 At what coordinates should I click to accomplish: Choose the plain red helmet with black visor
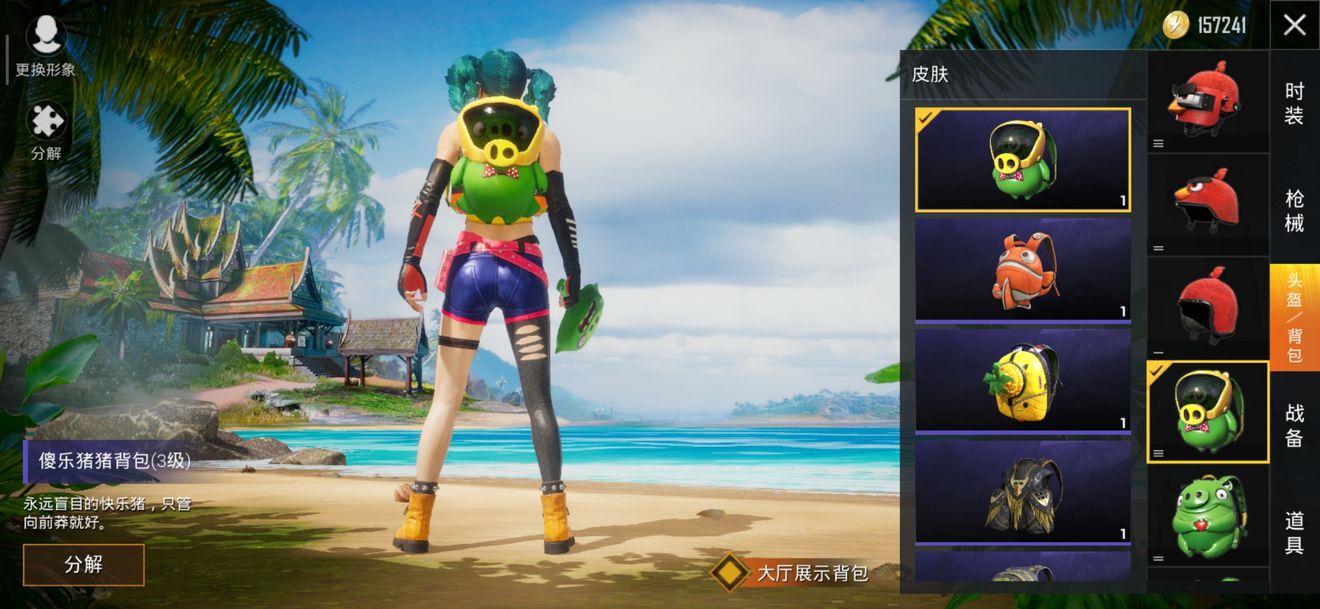tap(1207, 307)
